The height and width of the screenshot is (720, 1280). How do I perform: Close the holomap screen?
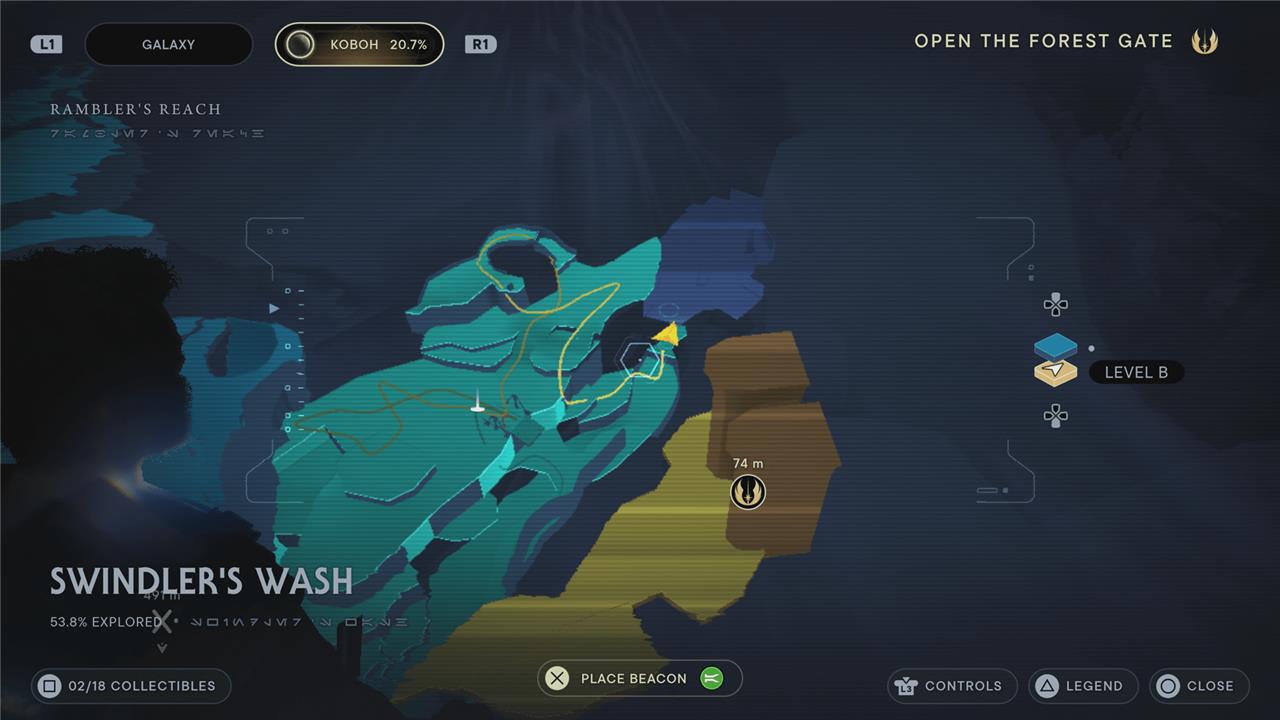pos(1199,686)
